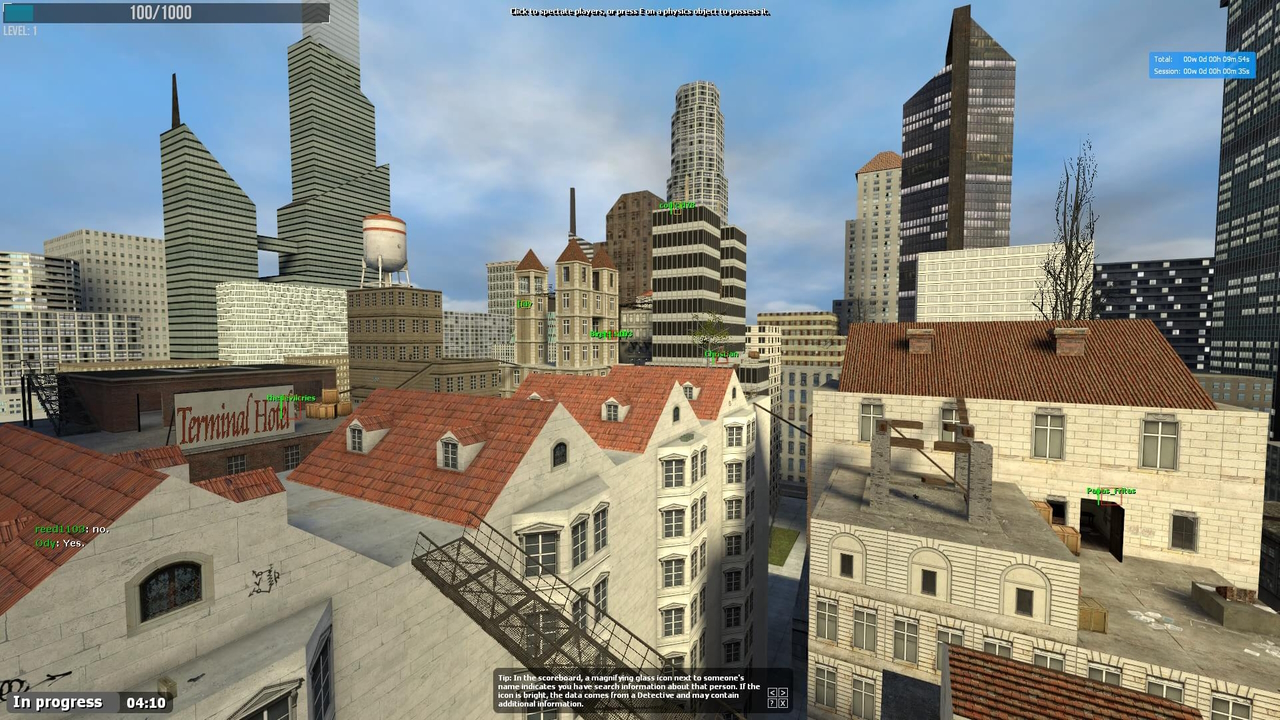Click the right arrow to view next tip

click(783, 692)
